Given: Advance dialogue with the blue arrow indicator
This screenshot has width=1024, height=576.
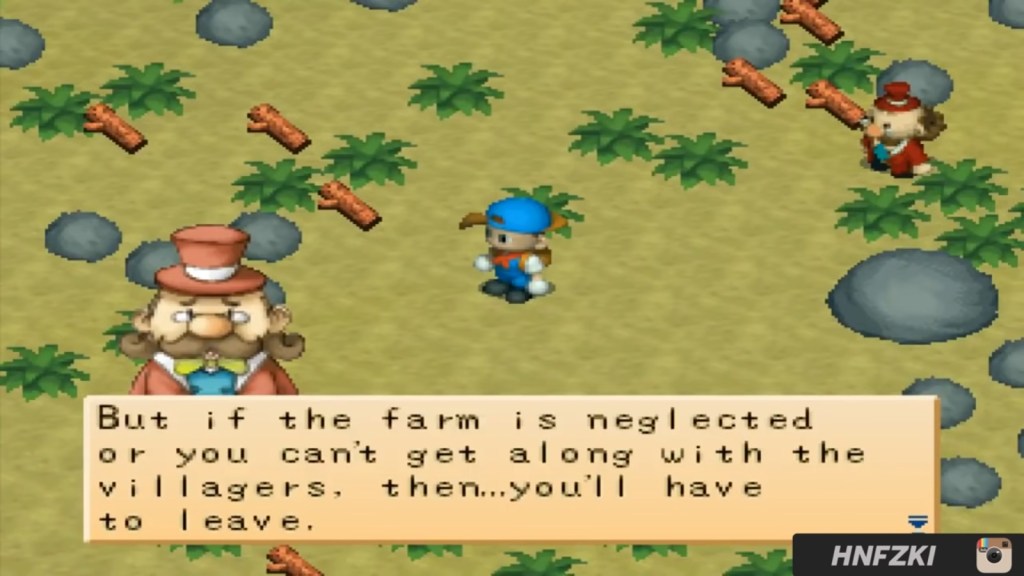Looking at the screenshot, I should pos(917,522).
